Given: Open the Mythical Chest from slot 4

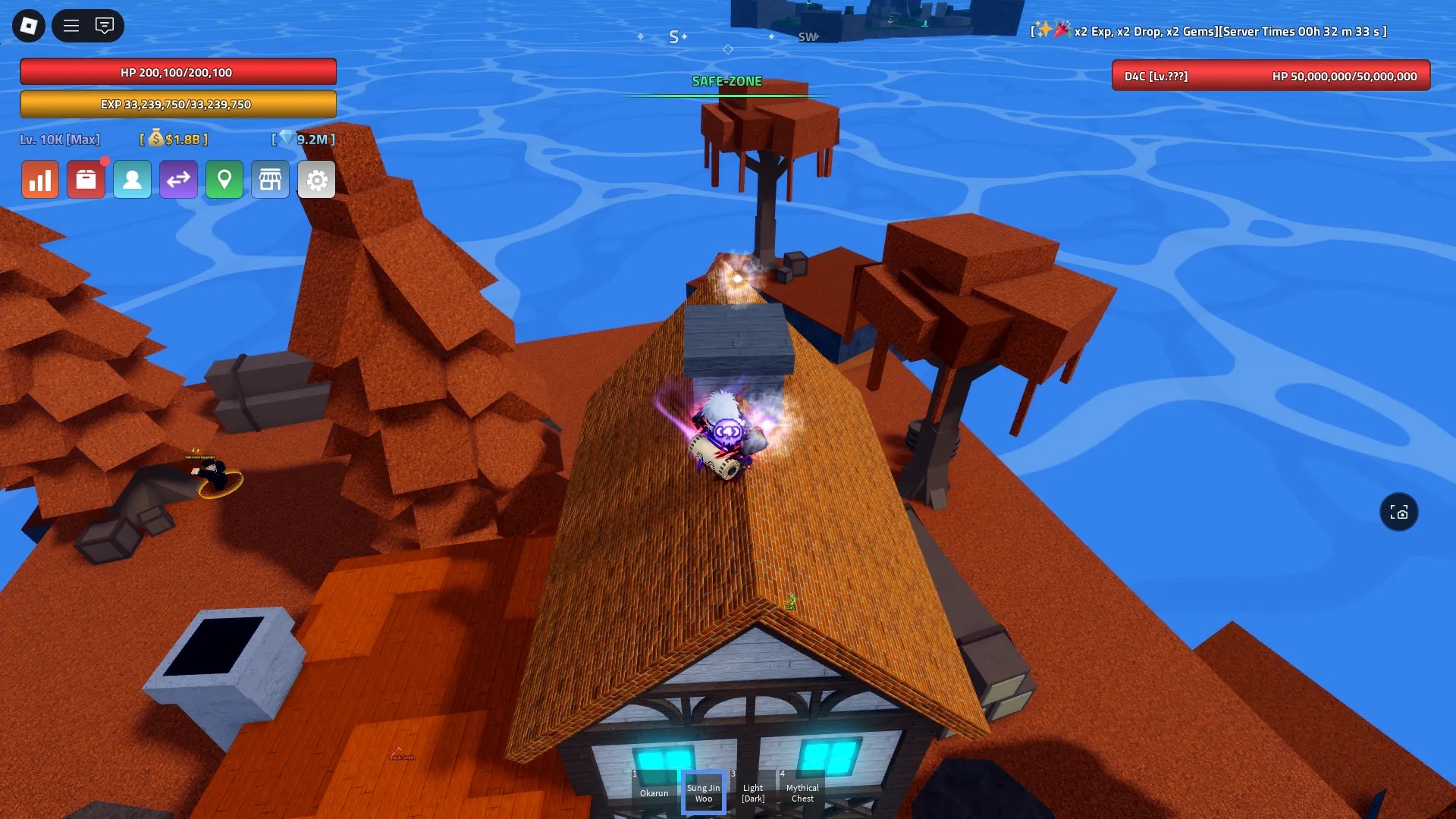Looking at the screenshot, I should (802, 792).
